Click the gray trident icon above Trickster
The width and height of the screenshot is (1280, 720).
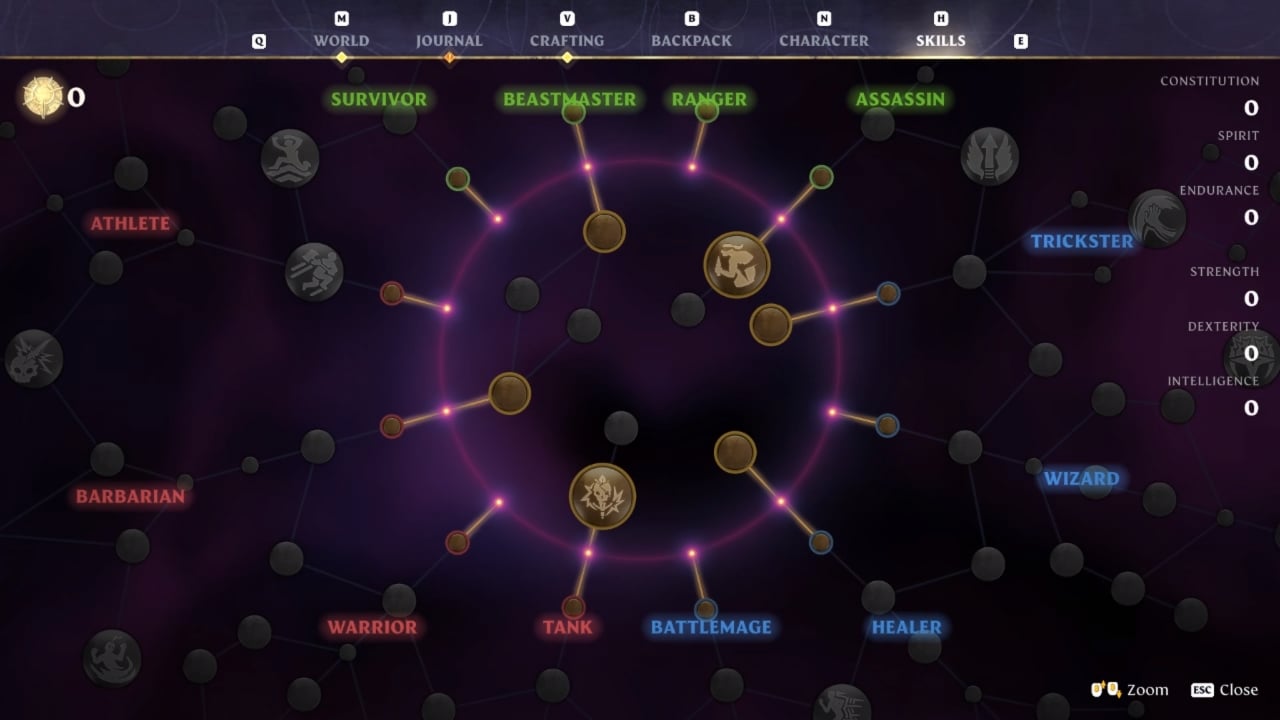988,157
